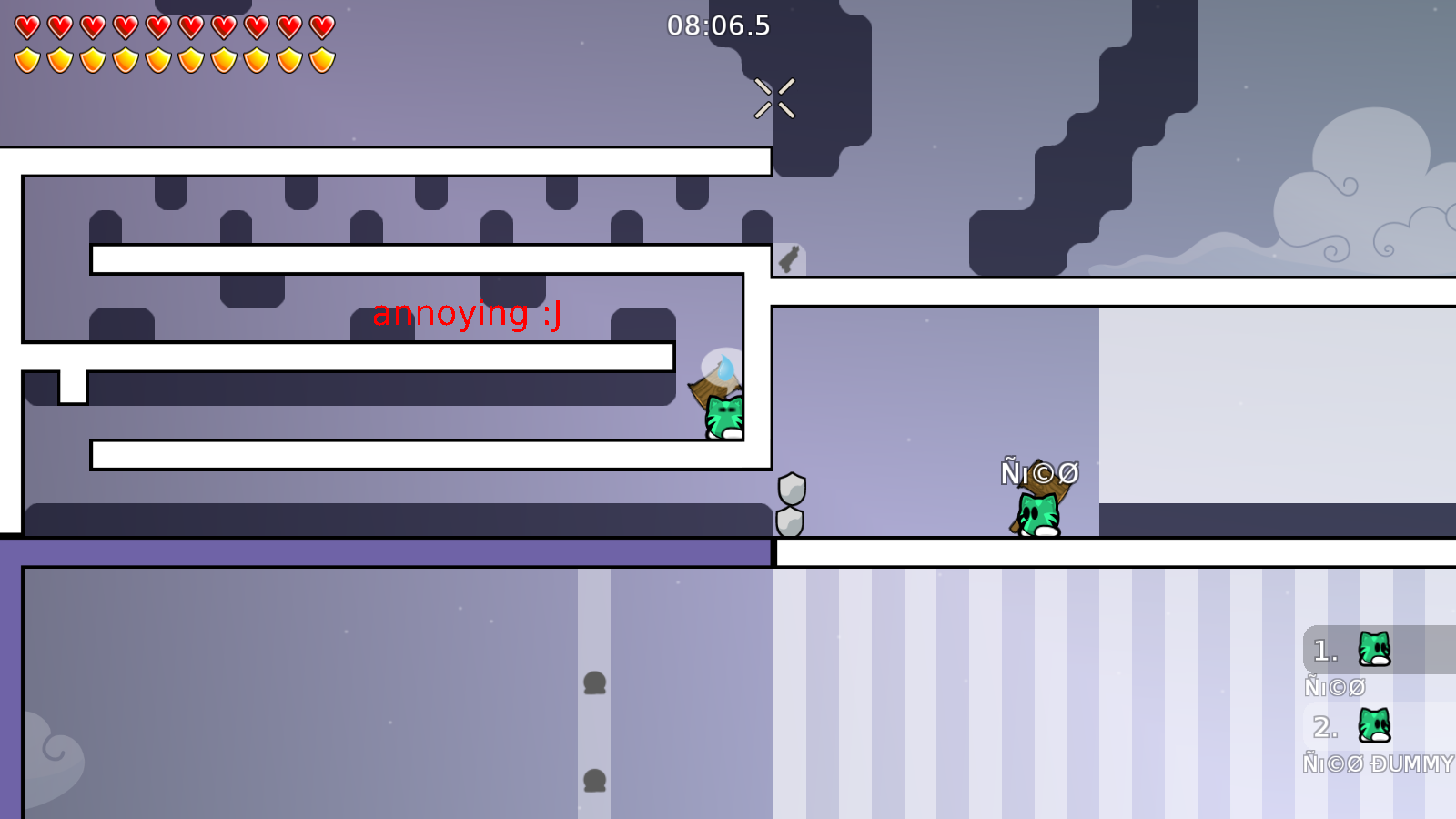The height and width of the screenshot is (819, 1456).
Task: Click the first red heart in the health bar
Action: pos(26,25)
